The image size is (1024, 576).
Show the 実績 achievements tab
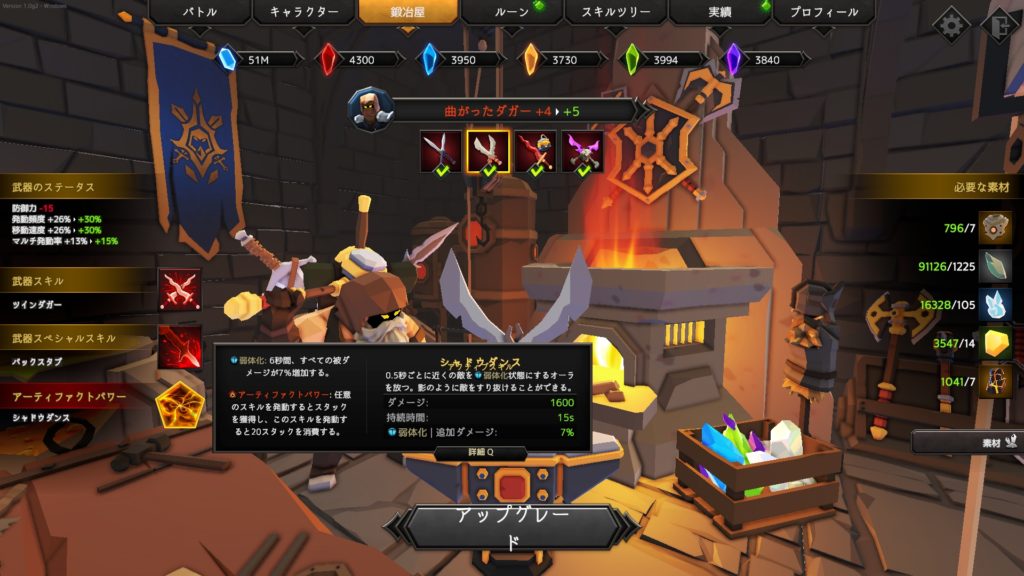720,13
